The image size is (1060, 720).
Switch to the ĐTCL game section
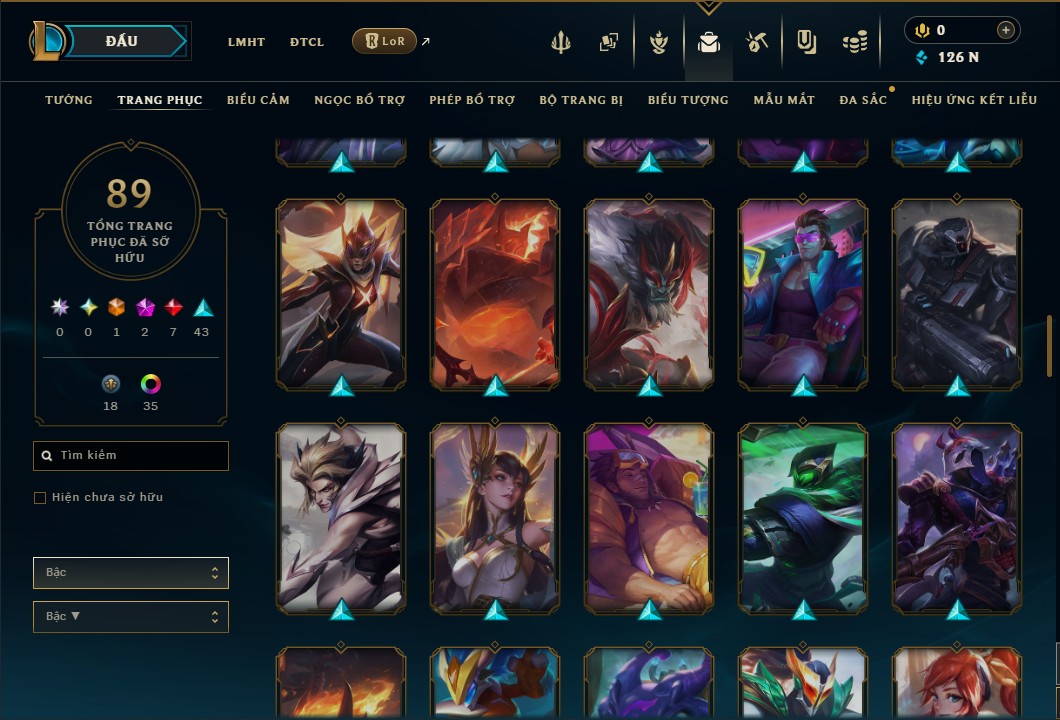coord(307,42)
